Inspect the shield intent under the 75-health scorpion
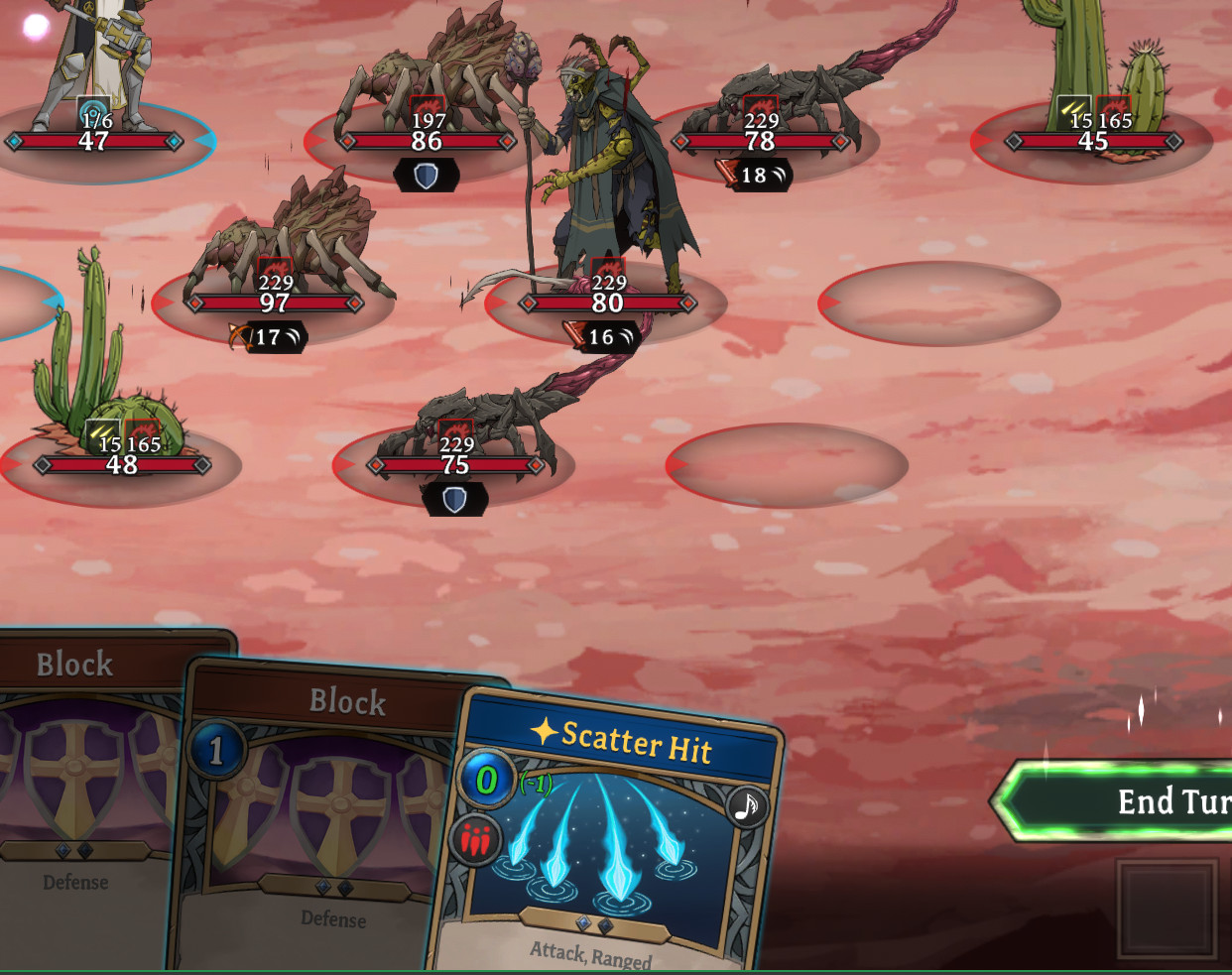This screenshot has height=975, width=1232. point(454,499)
